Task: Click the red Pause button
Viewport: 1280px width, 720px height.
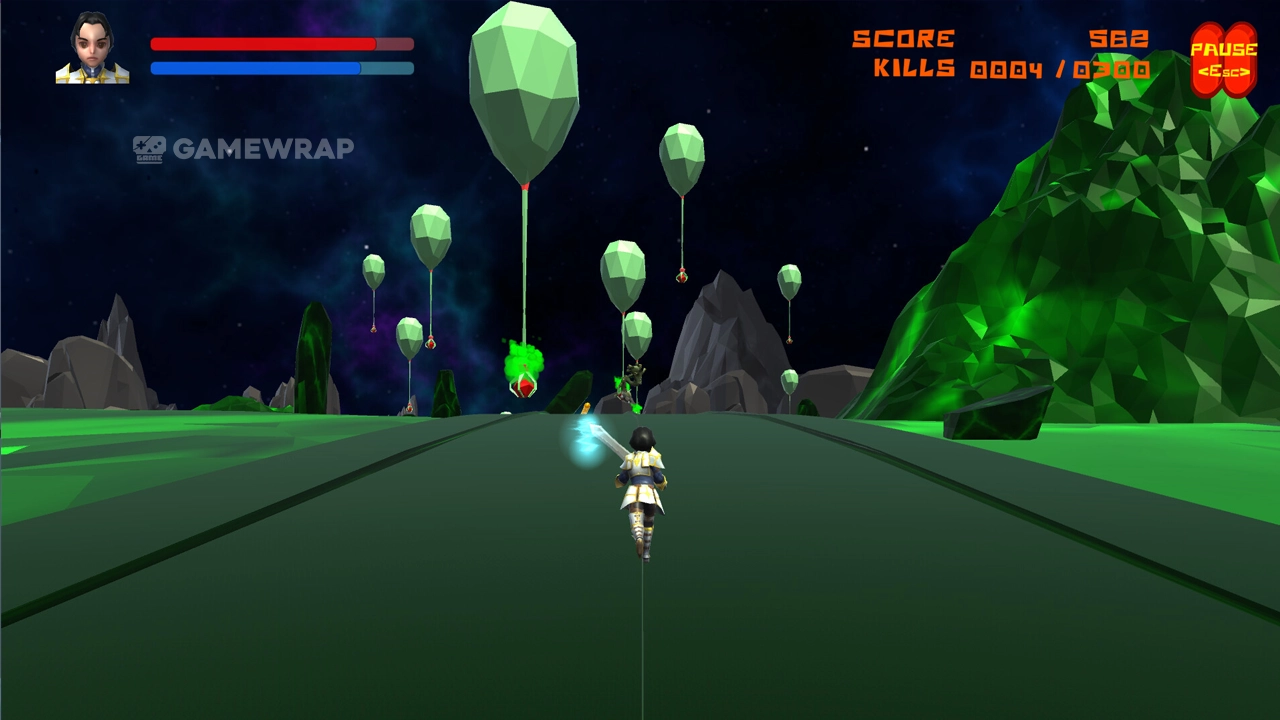Action: 1223,60
